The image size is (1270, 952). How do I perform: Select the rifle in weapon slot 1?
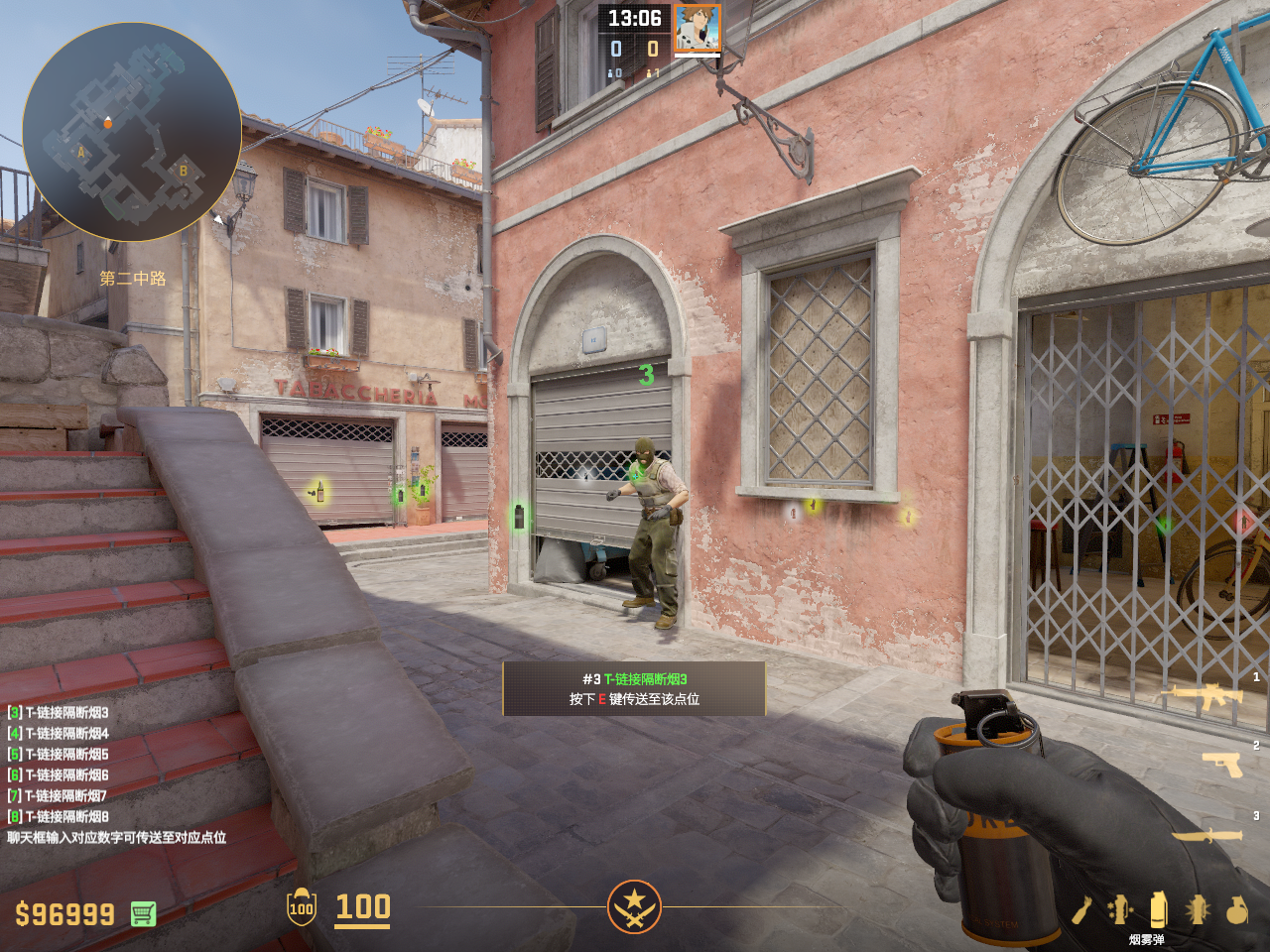[1207, 696]
